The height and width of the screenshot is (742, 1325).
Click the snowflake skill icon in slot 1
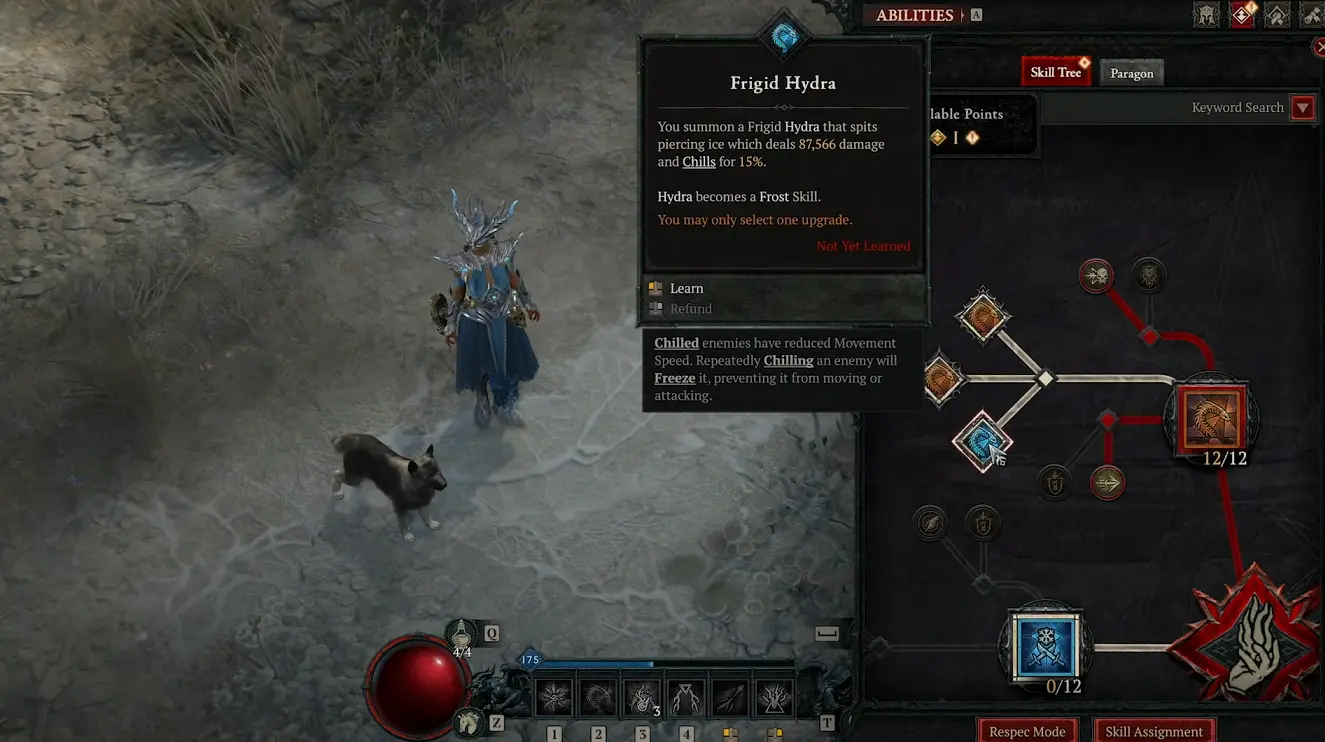coord(555,695)
